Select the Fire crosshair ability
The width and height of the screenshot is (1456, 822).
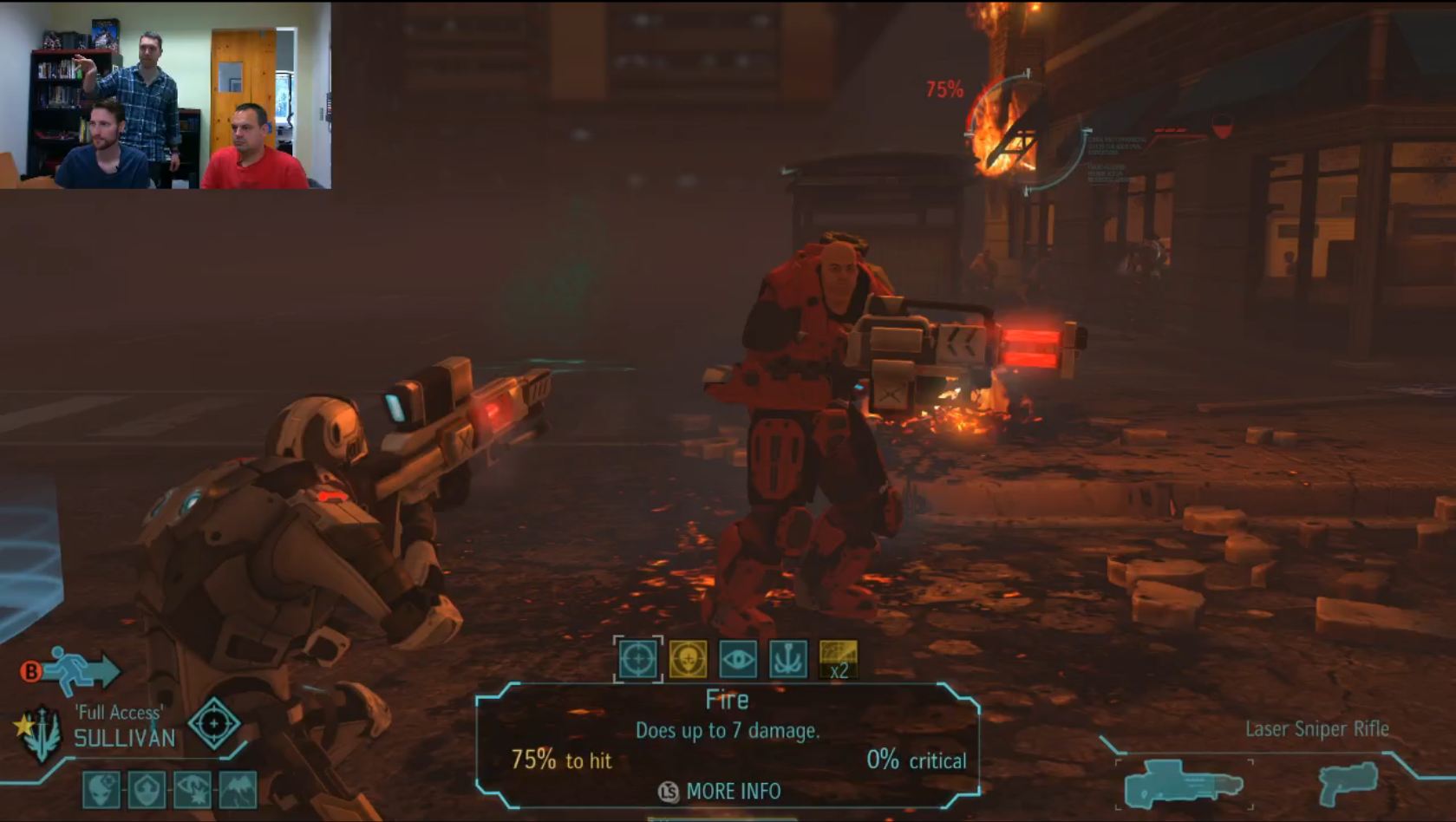(637, 659)
